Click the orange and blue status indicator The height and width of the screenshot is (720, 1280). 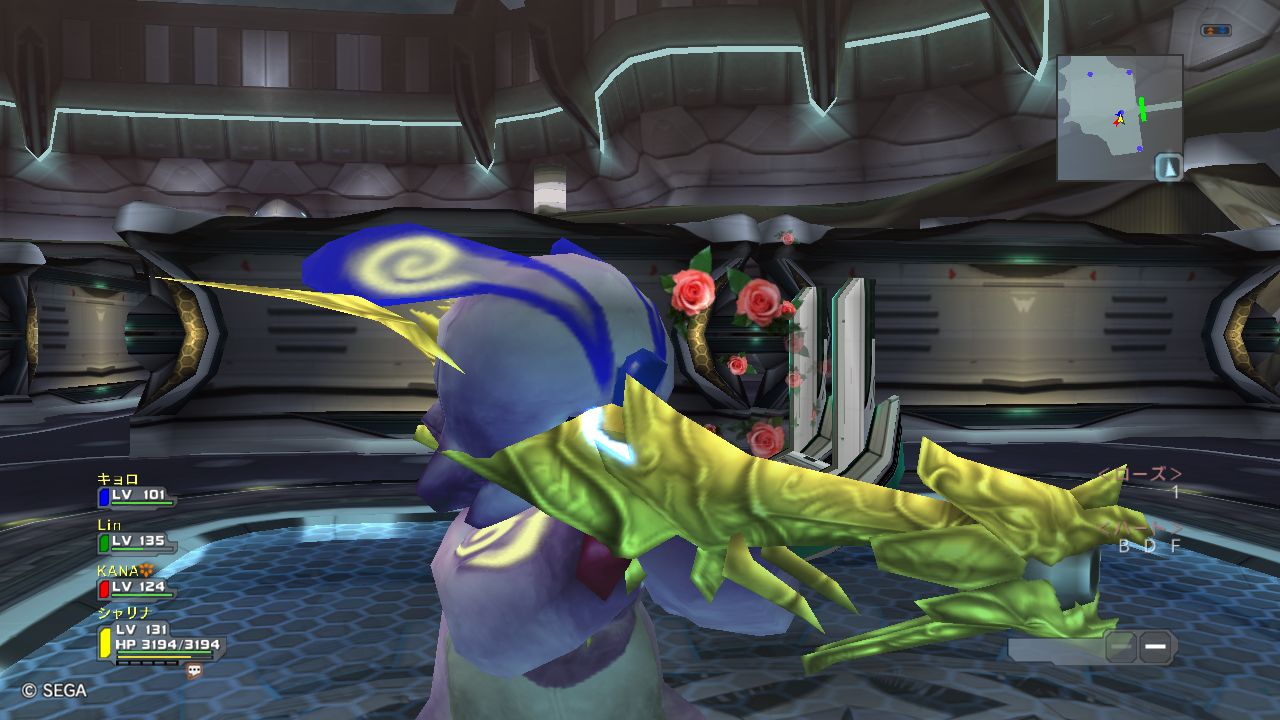(1215, 31)
